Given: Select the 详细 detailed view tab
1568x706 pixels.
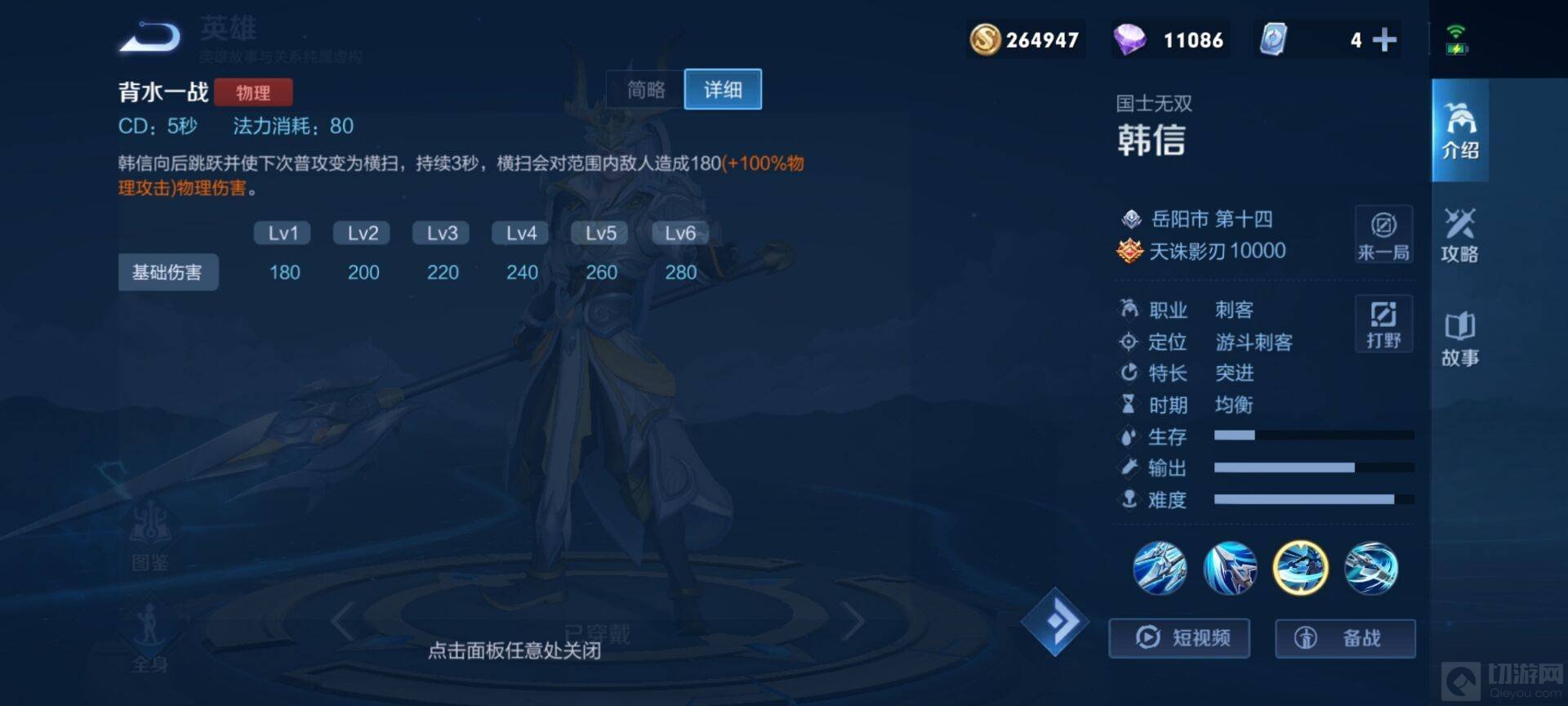Looking at the screenshot, I should coord(723,89).
